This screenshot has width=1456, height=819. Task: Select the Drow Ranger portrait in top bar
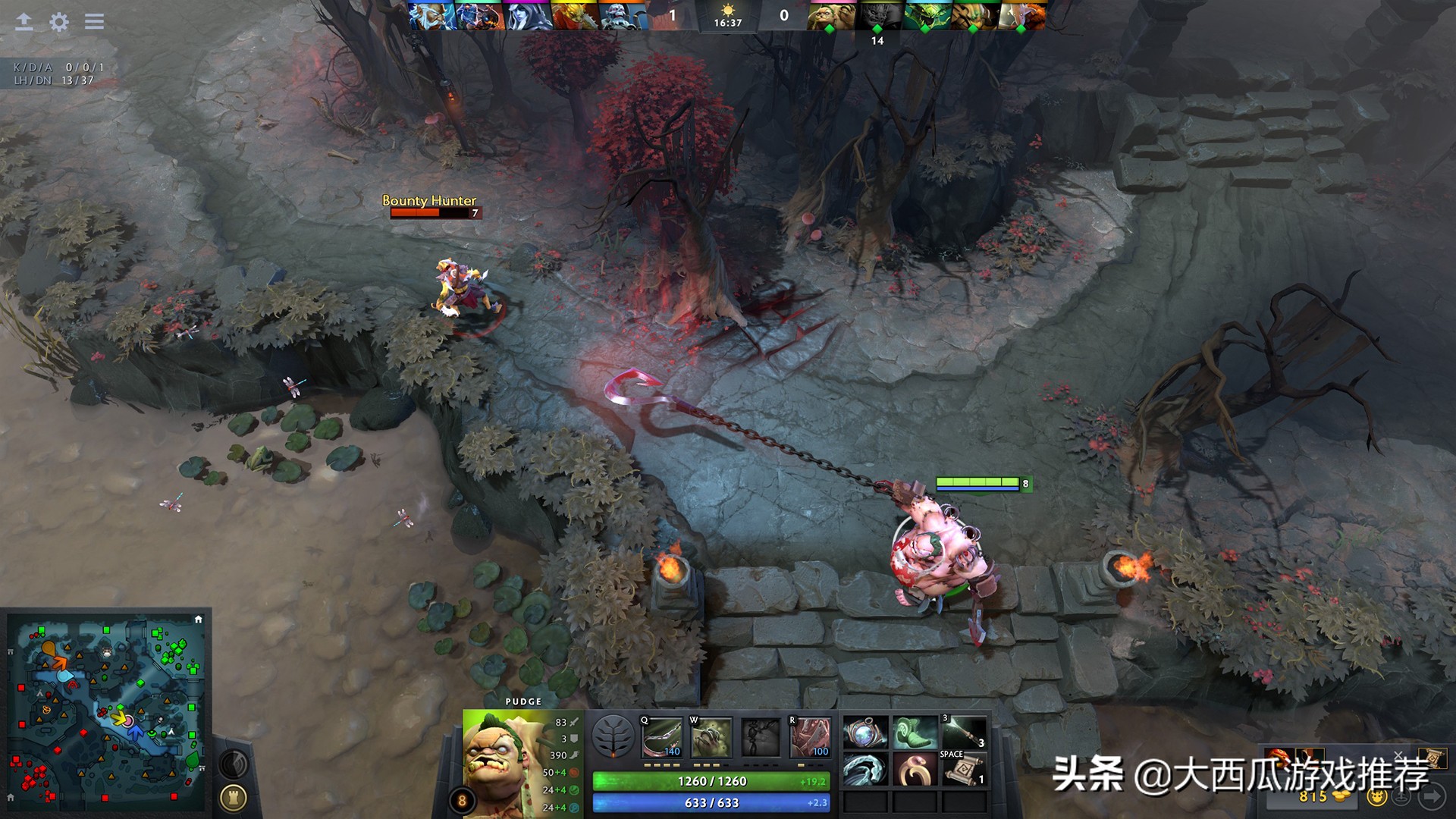(x=529, y=16)
